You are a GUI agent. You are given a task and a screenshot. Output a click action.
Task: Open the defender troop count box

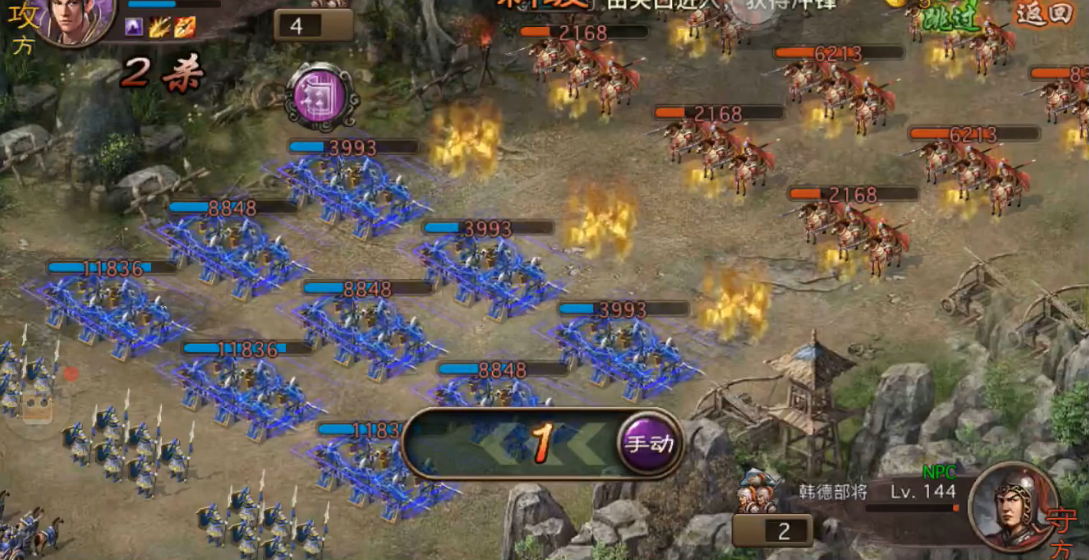click(771, 531)
